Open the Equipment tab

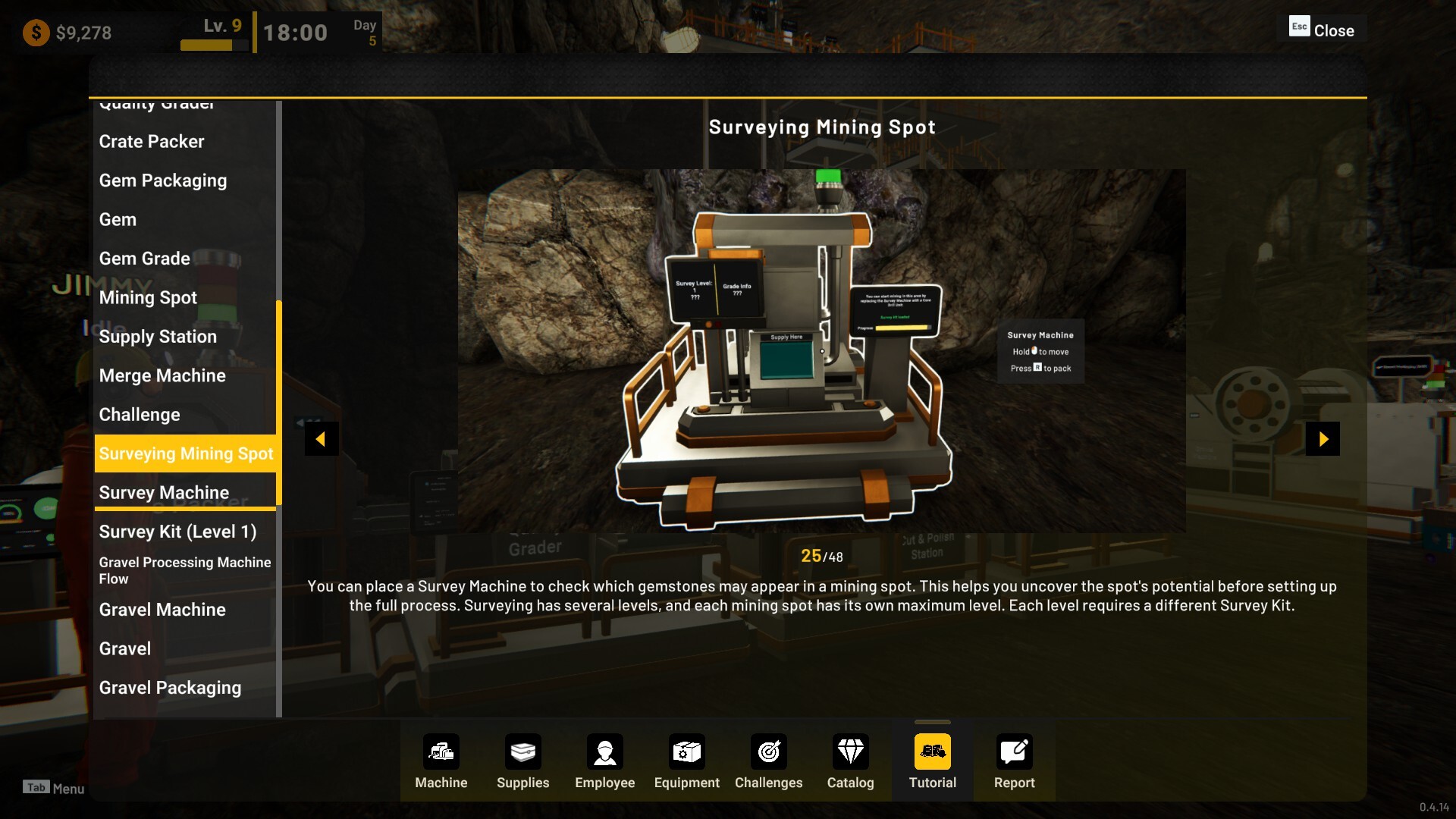click(x=687, y=761)
